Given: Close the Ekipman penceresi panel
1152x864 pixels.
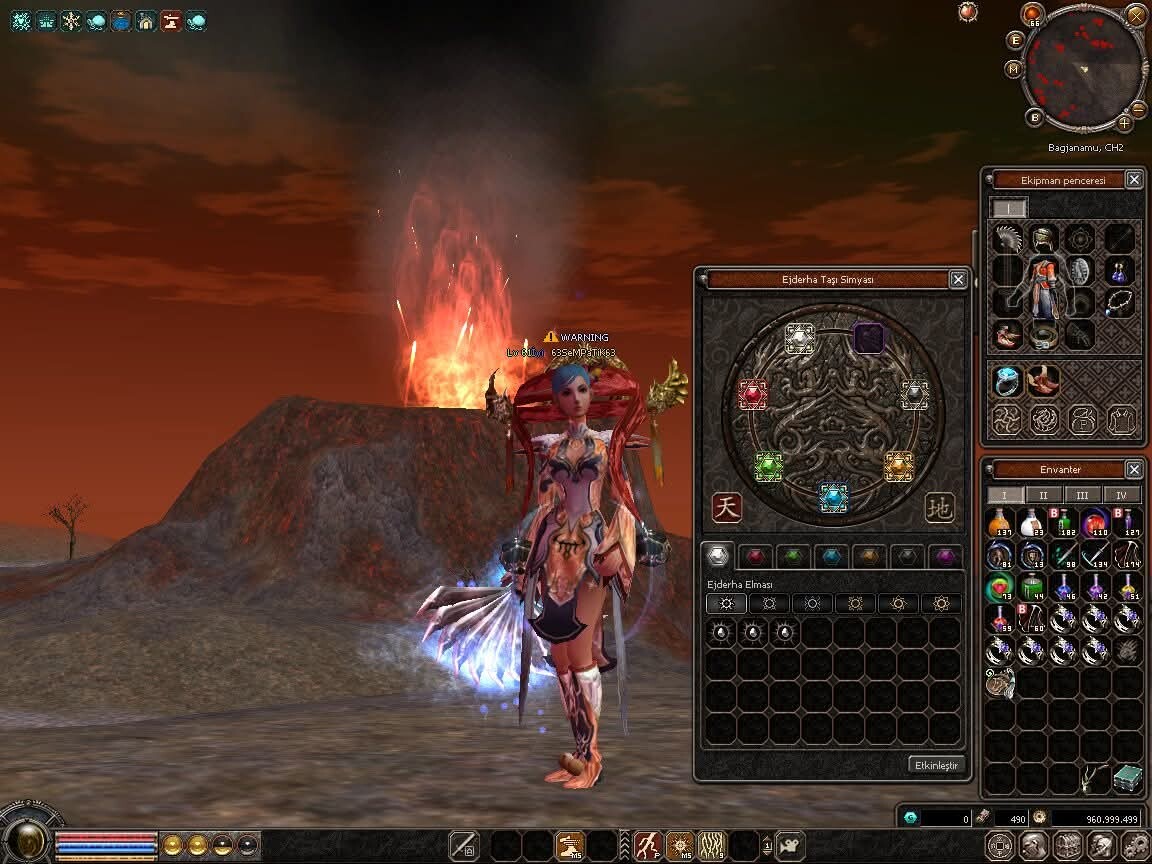Looking at the screenshot, I should pyautogui.click(x=1134, y=180).
